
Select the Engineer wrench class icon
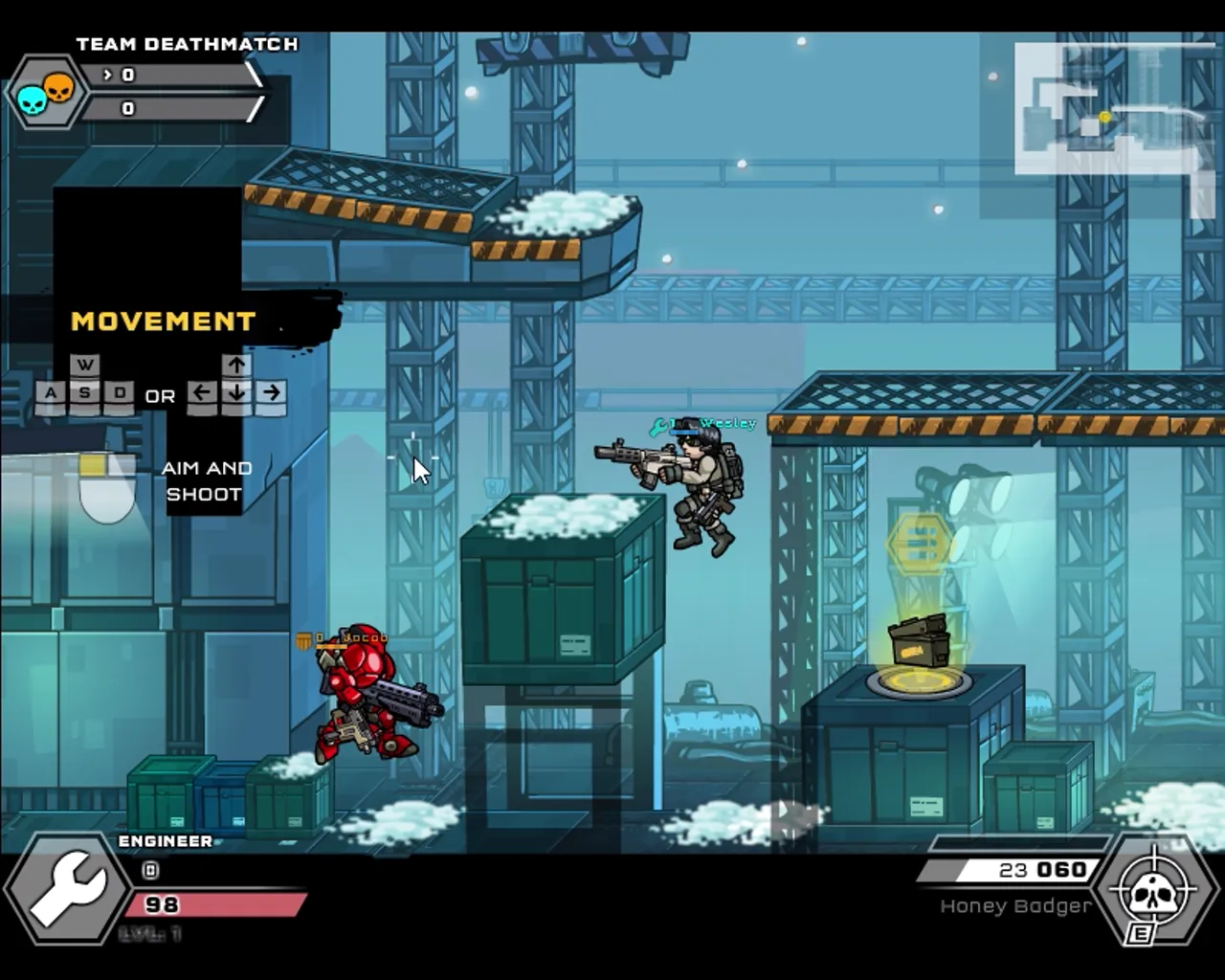coord(65,887)
